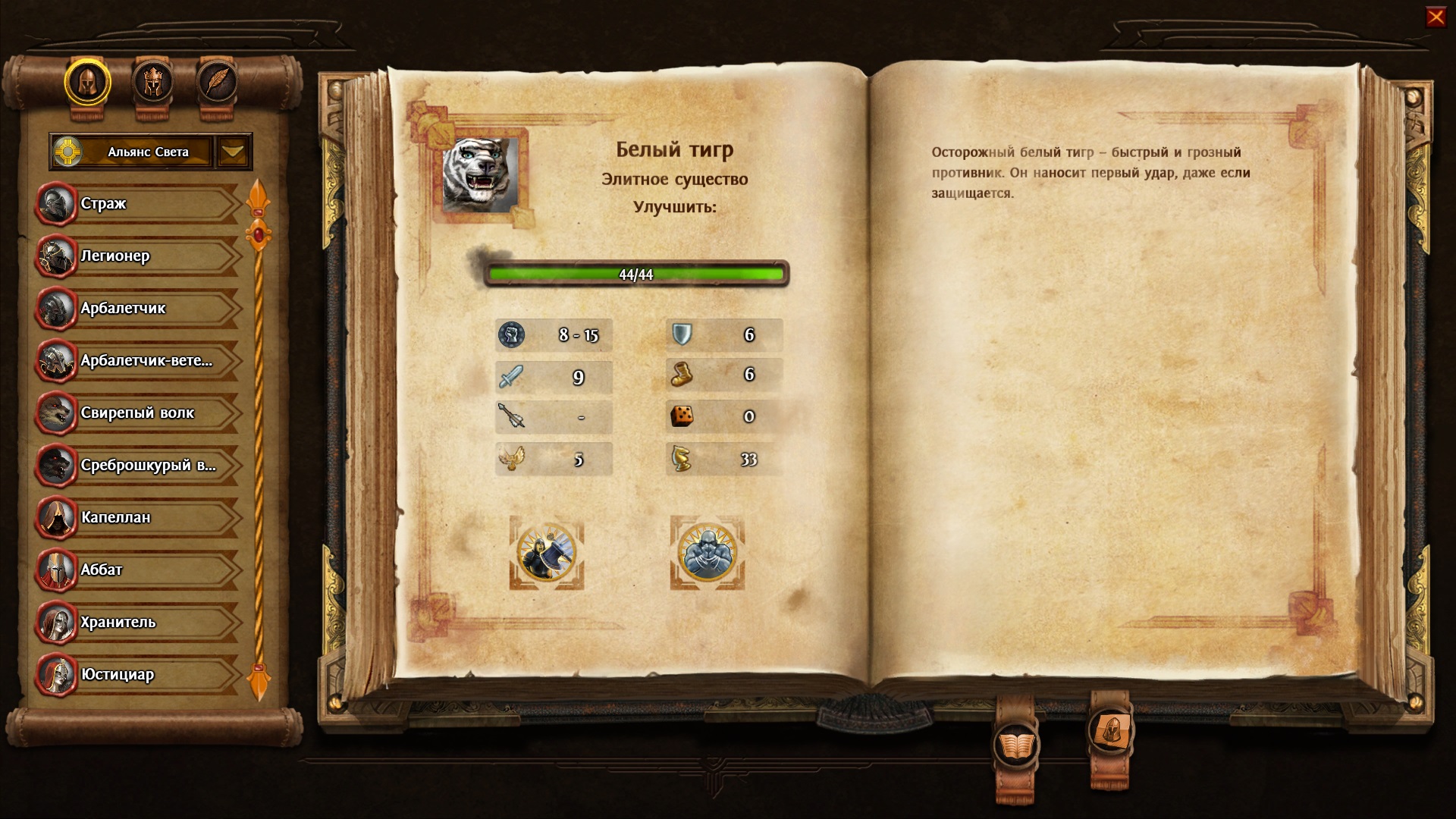Close the encyclopedia with the red X
The width and height of the screenshot is (1456, 819).
click(1436, 17)
